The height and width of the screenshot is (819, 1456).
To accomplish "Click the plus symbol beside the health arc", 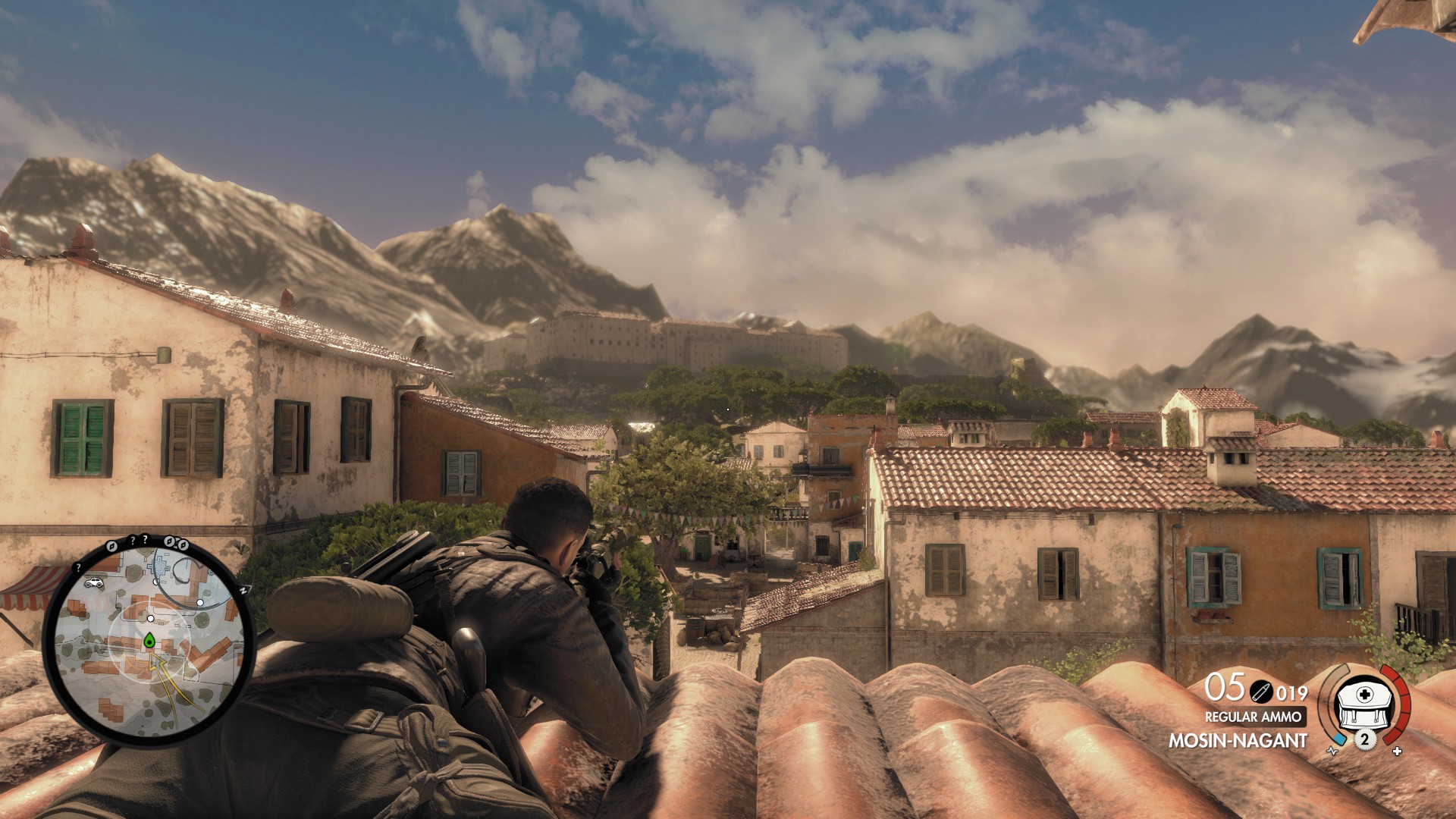I will click(x=1396, y=752).
